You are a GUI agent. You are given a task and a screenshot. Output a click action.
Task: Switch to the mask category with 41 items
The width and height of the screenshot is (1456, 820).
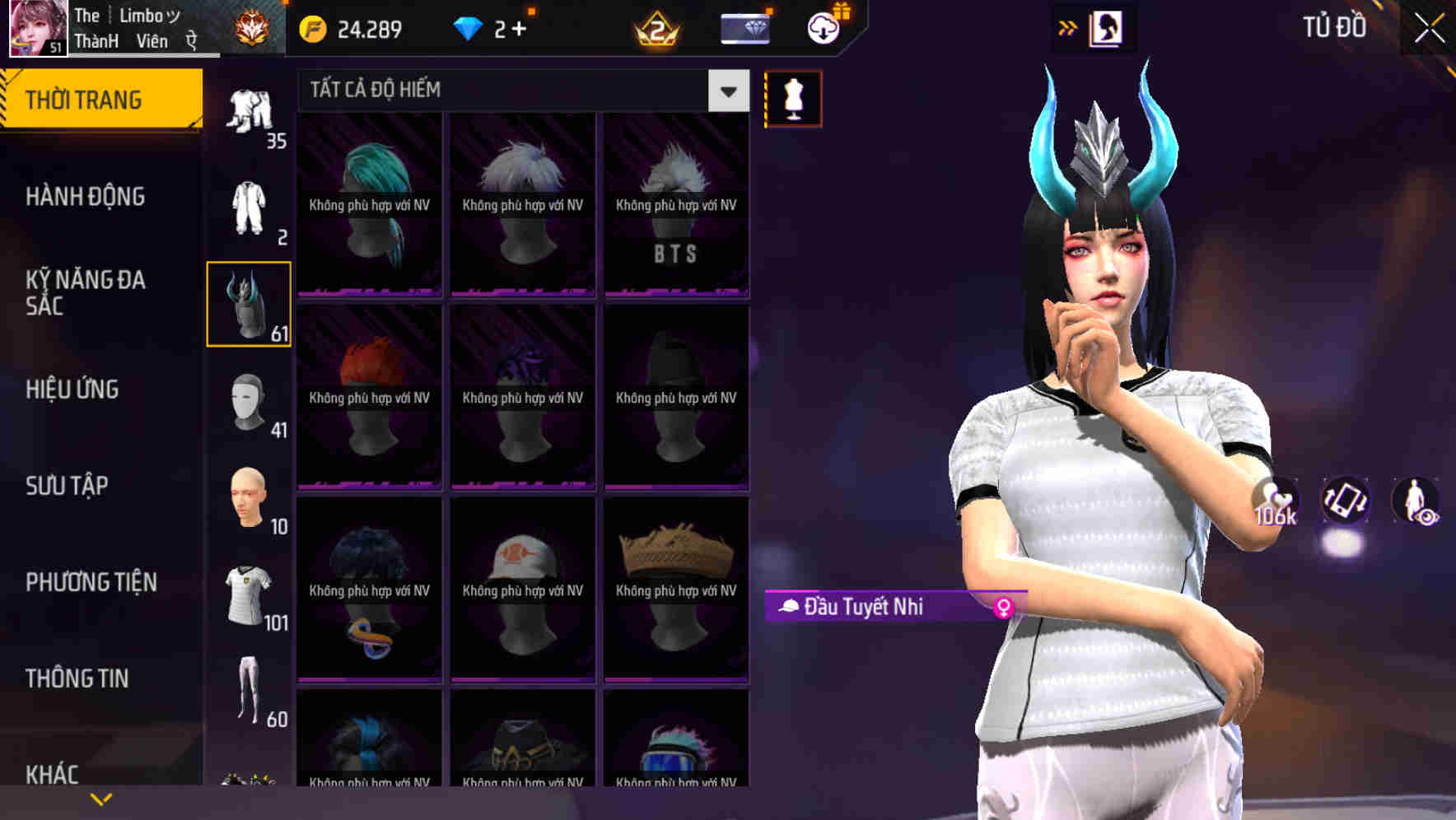point(249,403)
